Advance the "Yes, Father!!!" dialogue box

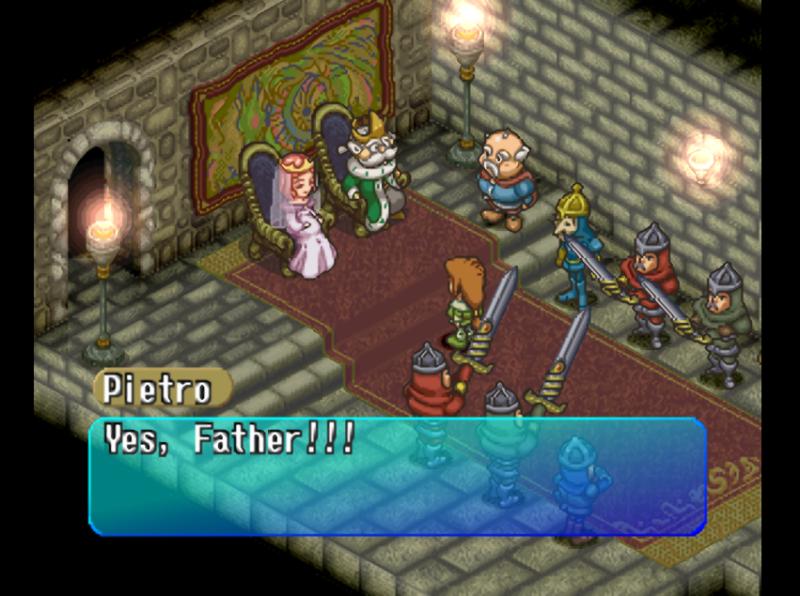coord(398,476)
